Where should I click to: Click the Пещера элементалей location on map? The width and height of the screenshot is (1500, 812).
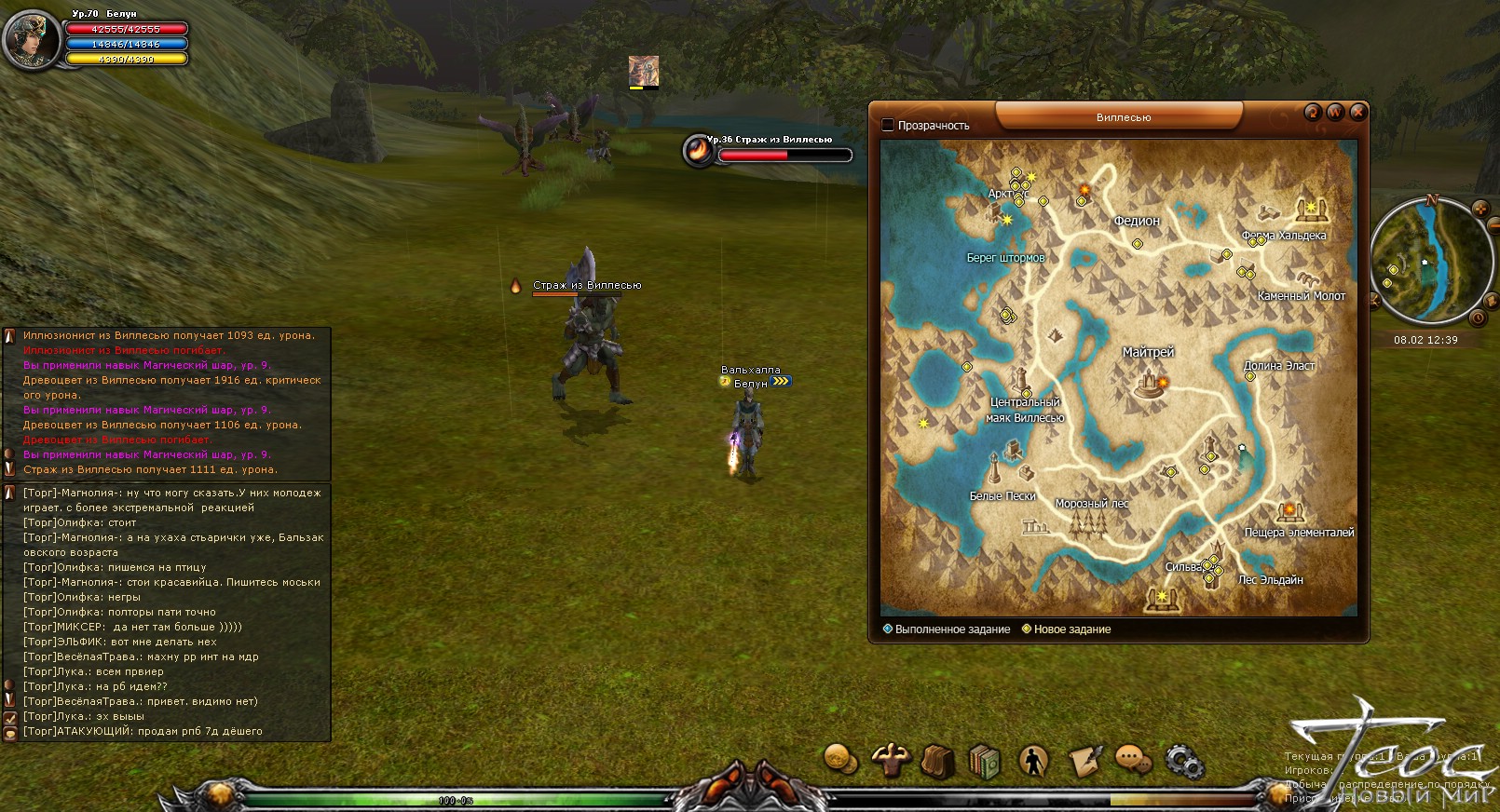click(1289, 511)
